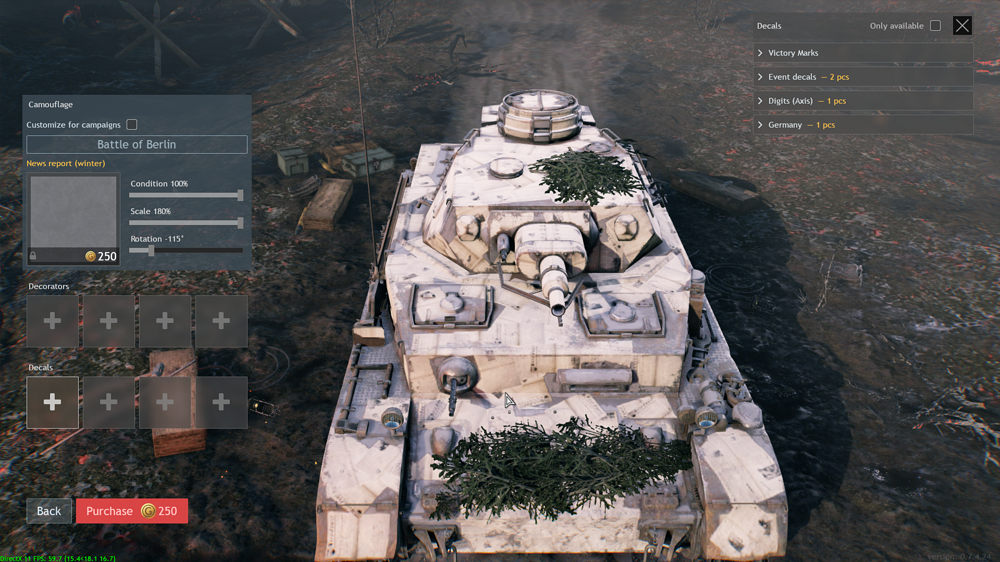This screenshot has width=1000, height=562.
Task: Open the Battle of Berlin campaign selector
Action: [x=137, y=144]
